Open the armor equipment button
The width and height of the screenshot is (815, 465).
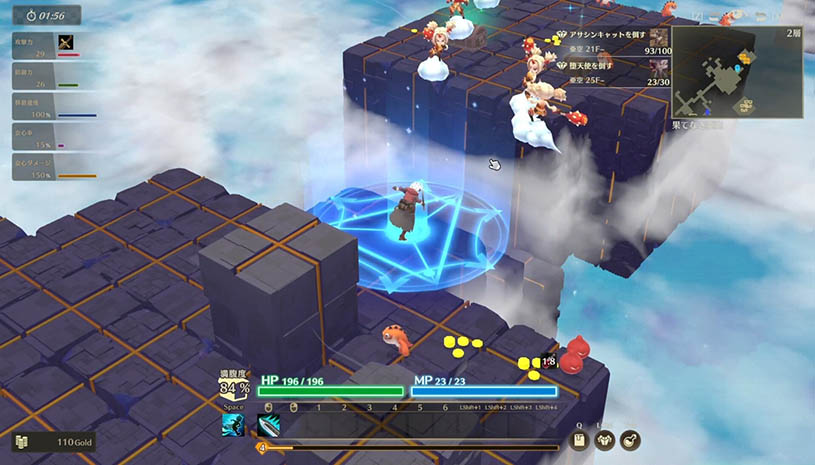click(x=605, y=441)
